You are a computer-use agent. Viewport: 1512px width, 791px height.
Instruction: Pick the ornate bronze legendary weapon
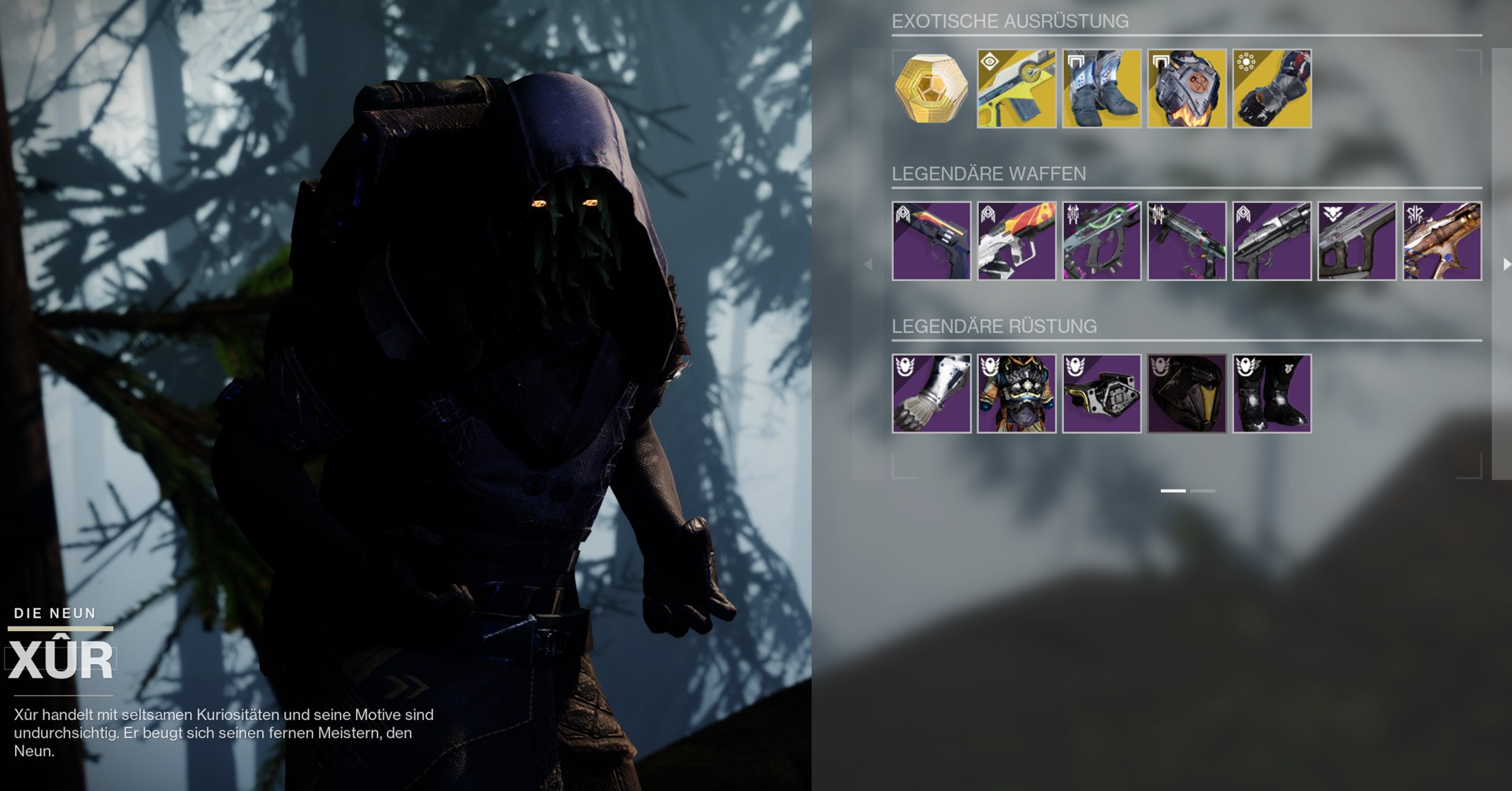[1441, 241]
